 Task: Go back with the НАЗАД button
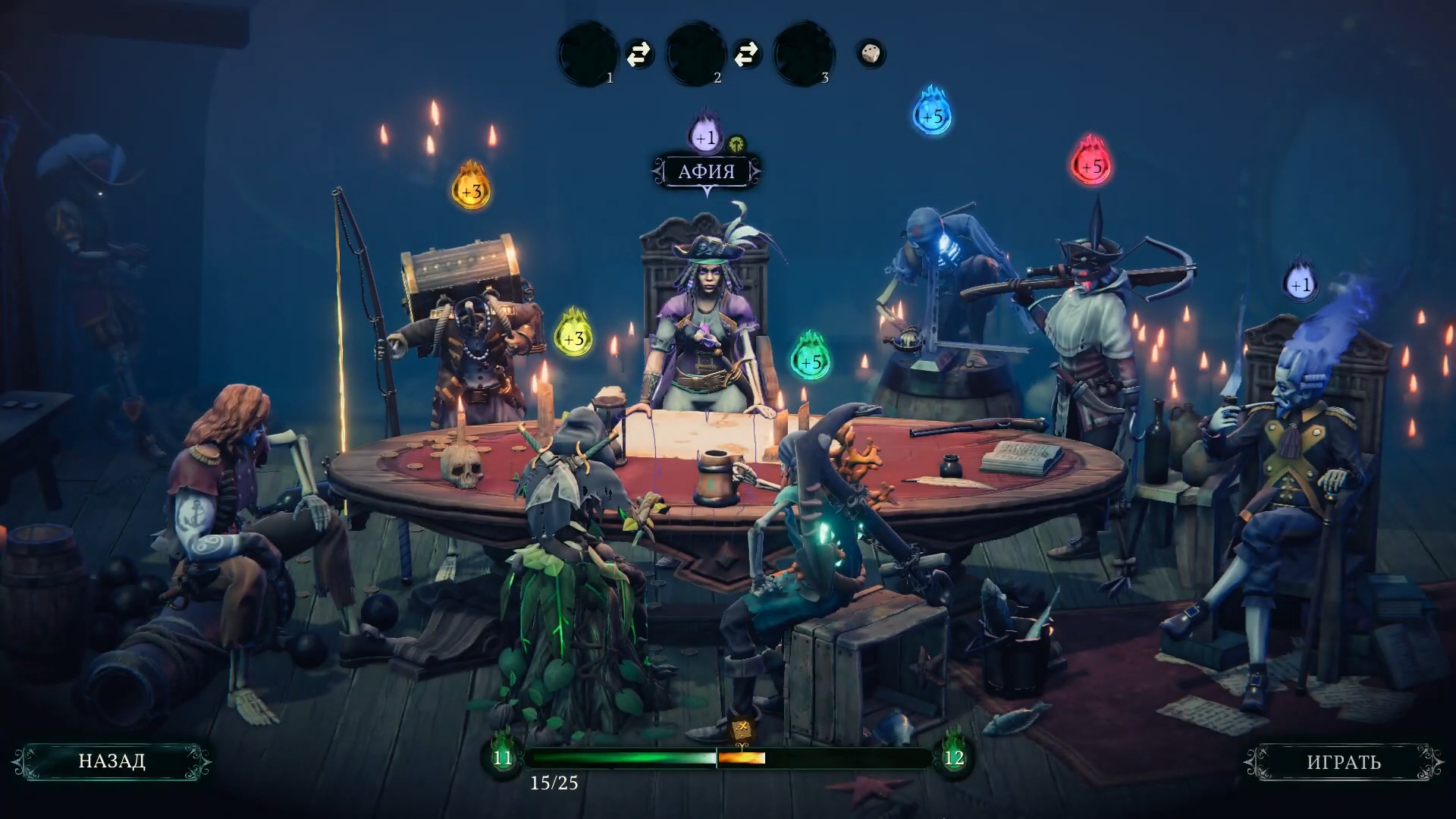tap(111, 761)
